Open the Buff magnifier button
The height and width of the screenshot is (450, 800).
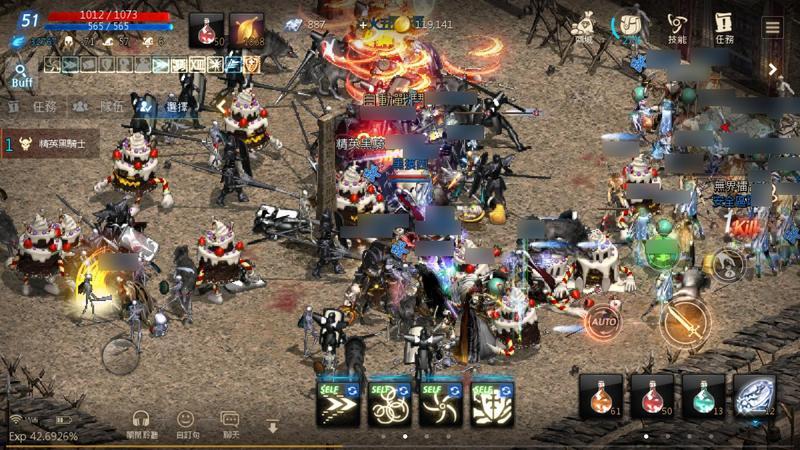point(19,76)
